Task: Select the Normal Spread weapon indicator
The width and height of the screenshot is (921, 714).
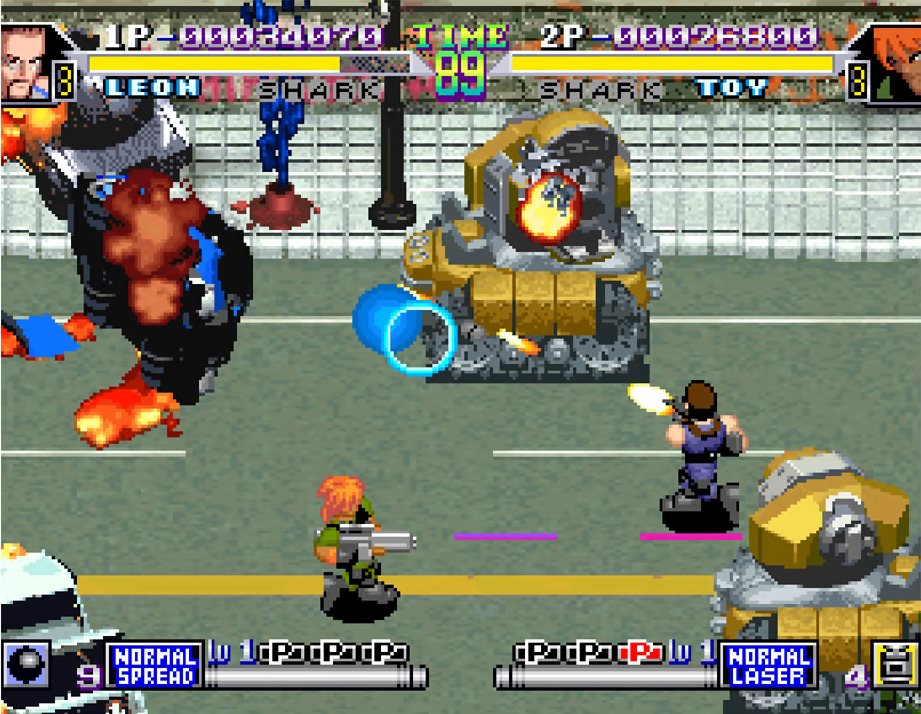Action: [x=154, y=665]
